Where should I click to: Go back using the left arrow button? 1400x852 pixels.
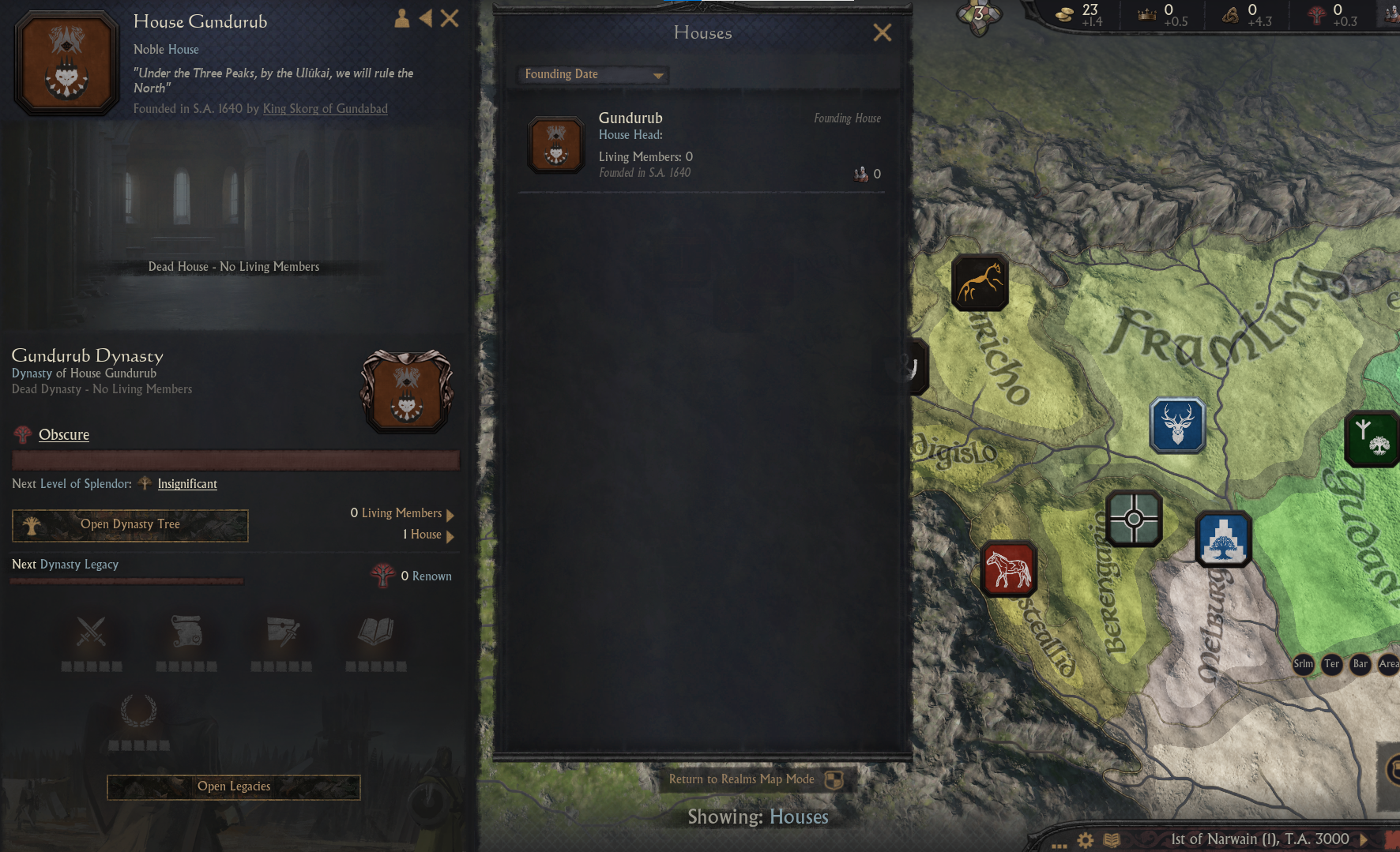(x=426, y=18)
